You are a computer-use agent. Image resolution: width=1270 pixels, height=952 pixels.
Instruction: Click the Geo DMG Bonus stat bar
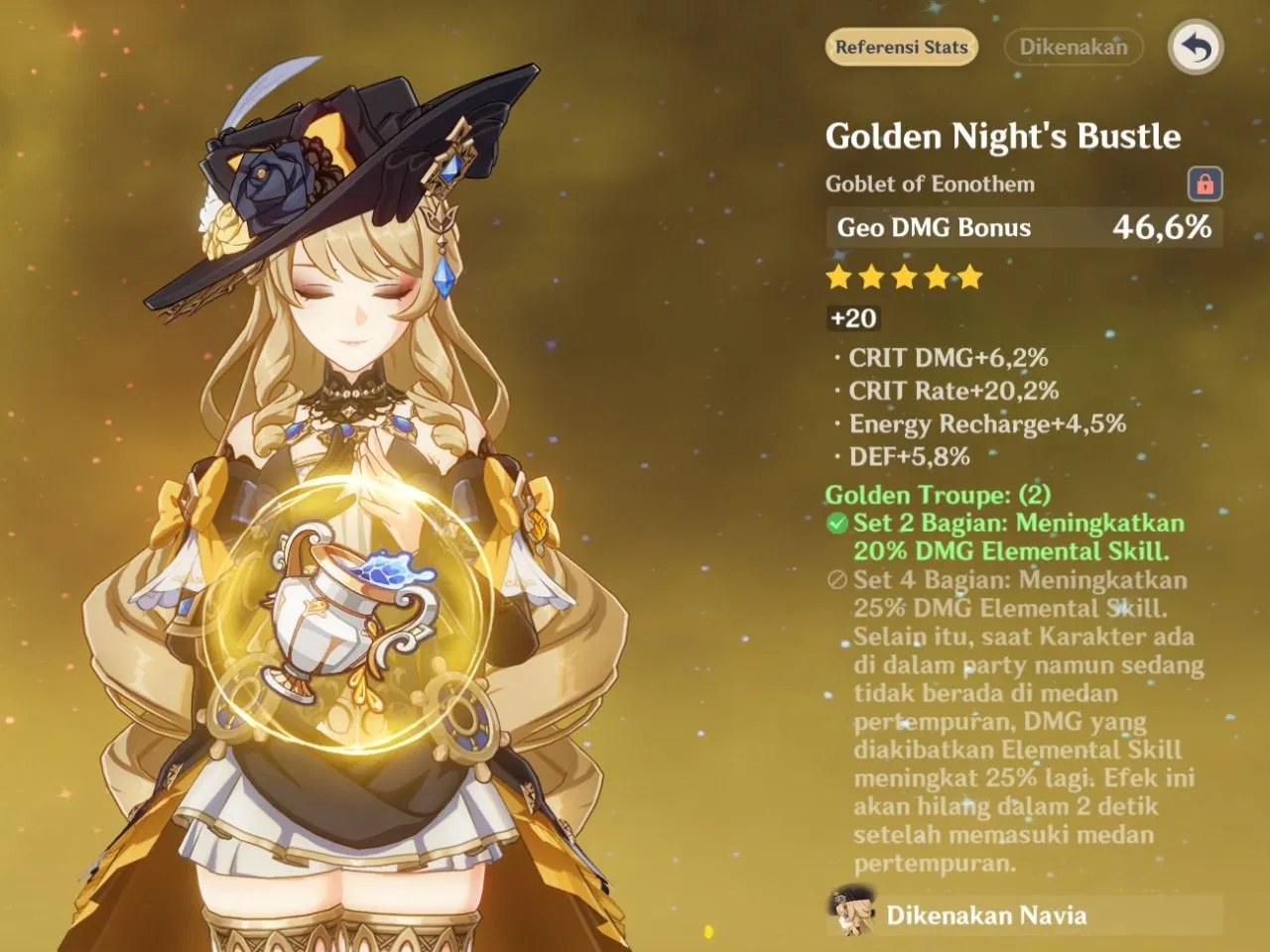click(1022, 227)
